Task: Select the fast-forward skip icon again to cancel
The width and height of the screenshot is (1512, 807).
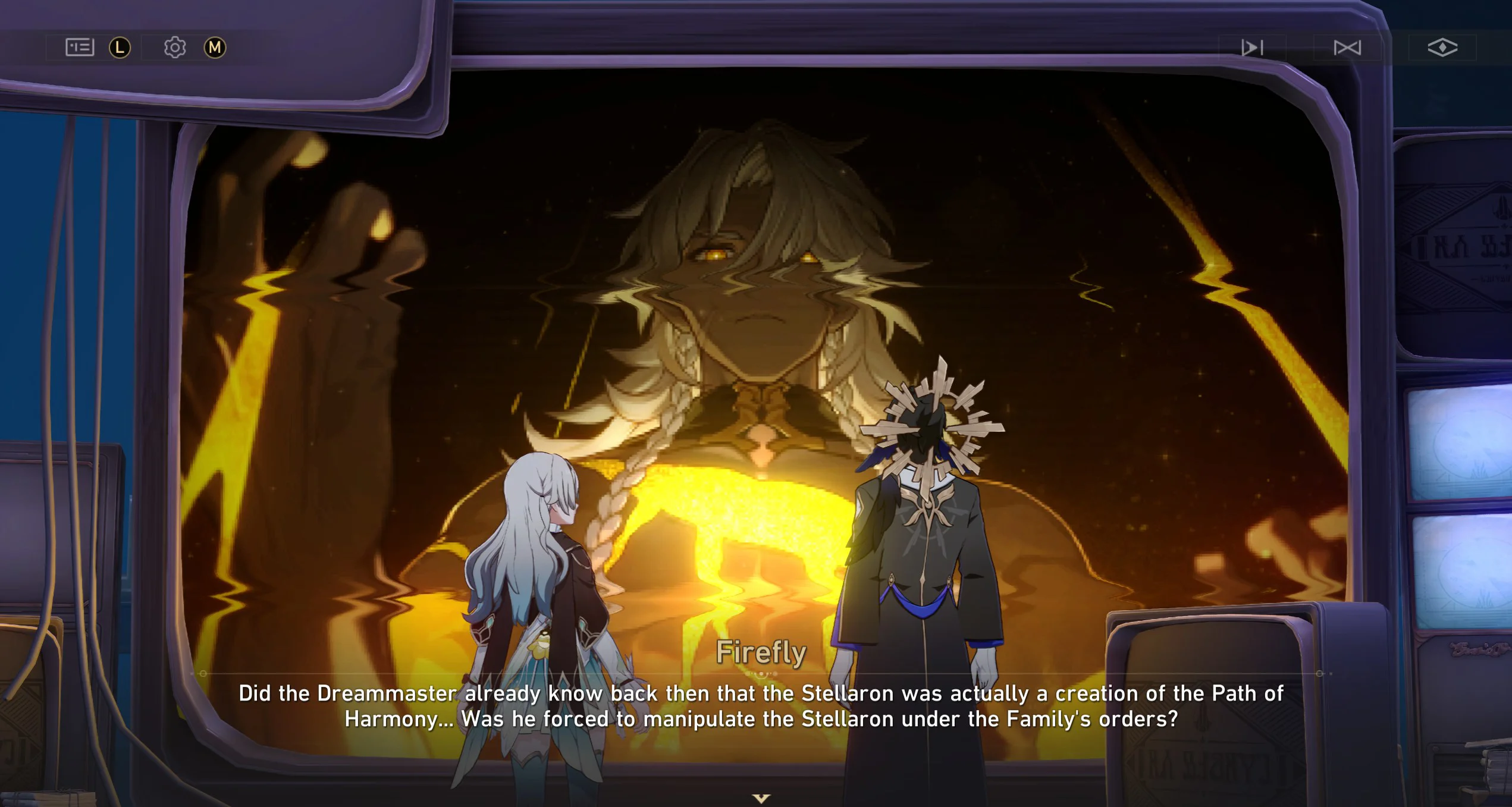Action: (x=1347, y=48)
